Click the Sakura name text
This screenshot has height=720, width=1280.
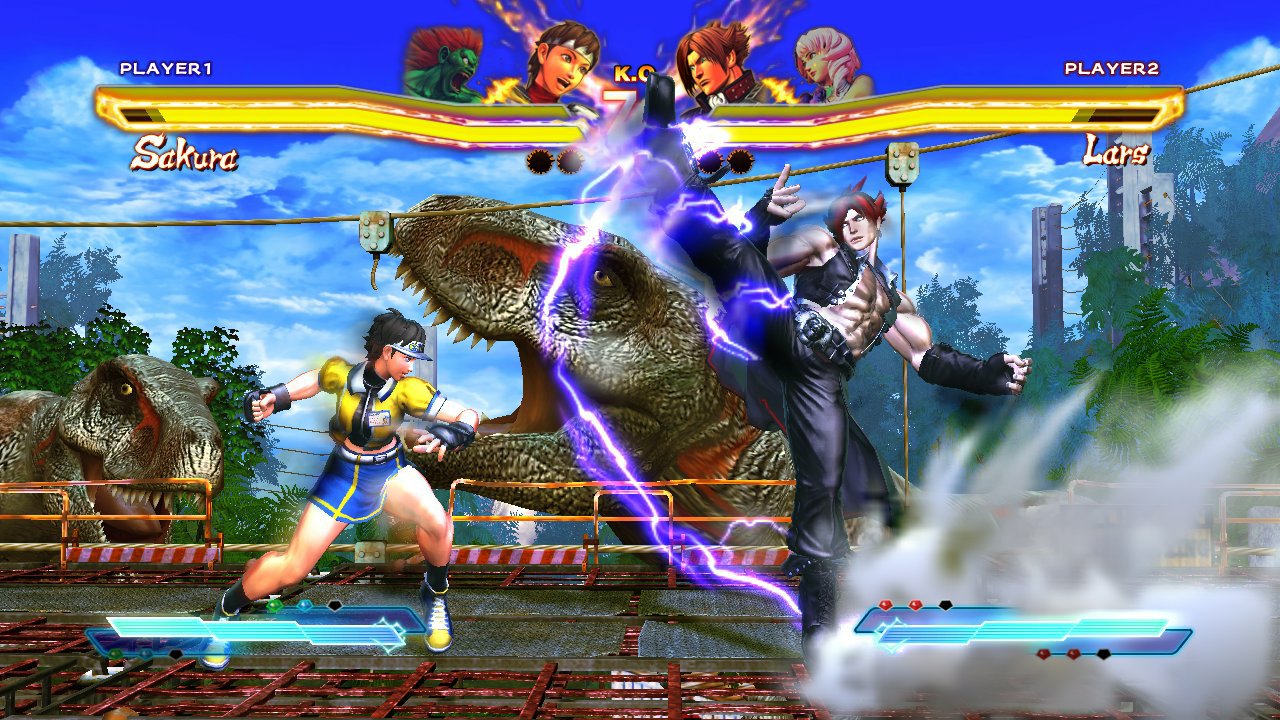186,154
